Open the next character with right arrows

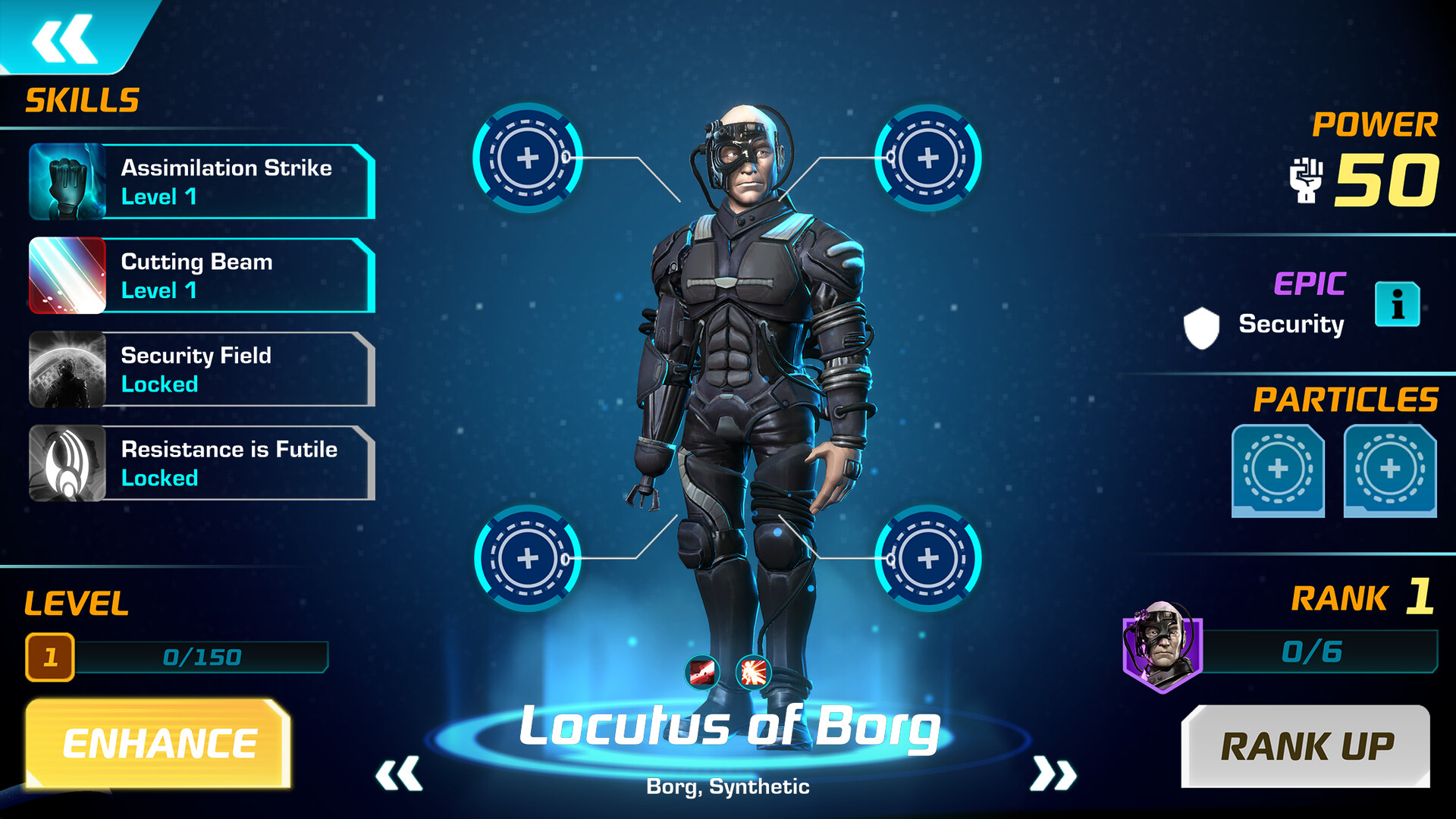(1054, 776)
